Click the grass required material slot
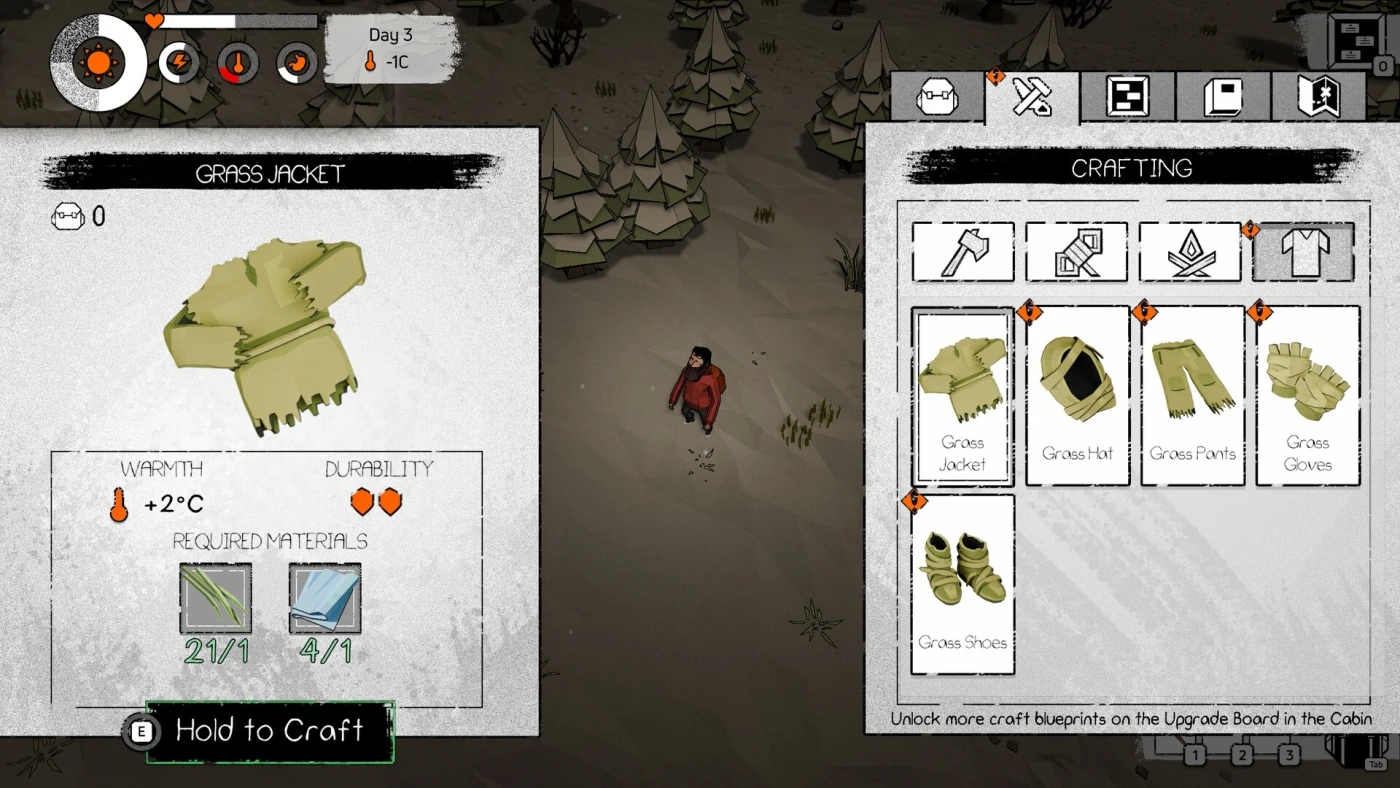Viewport: 1400px width, 788px height. 215,598
